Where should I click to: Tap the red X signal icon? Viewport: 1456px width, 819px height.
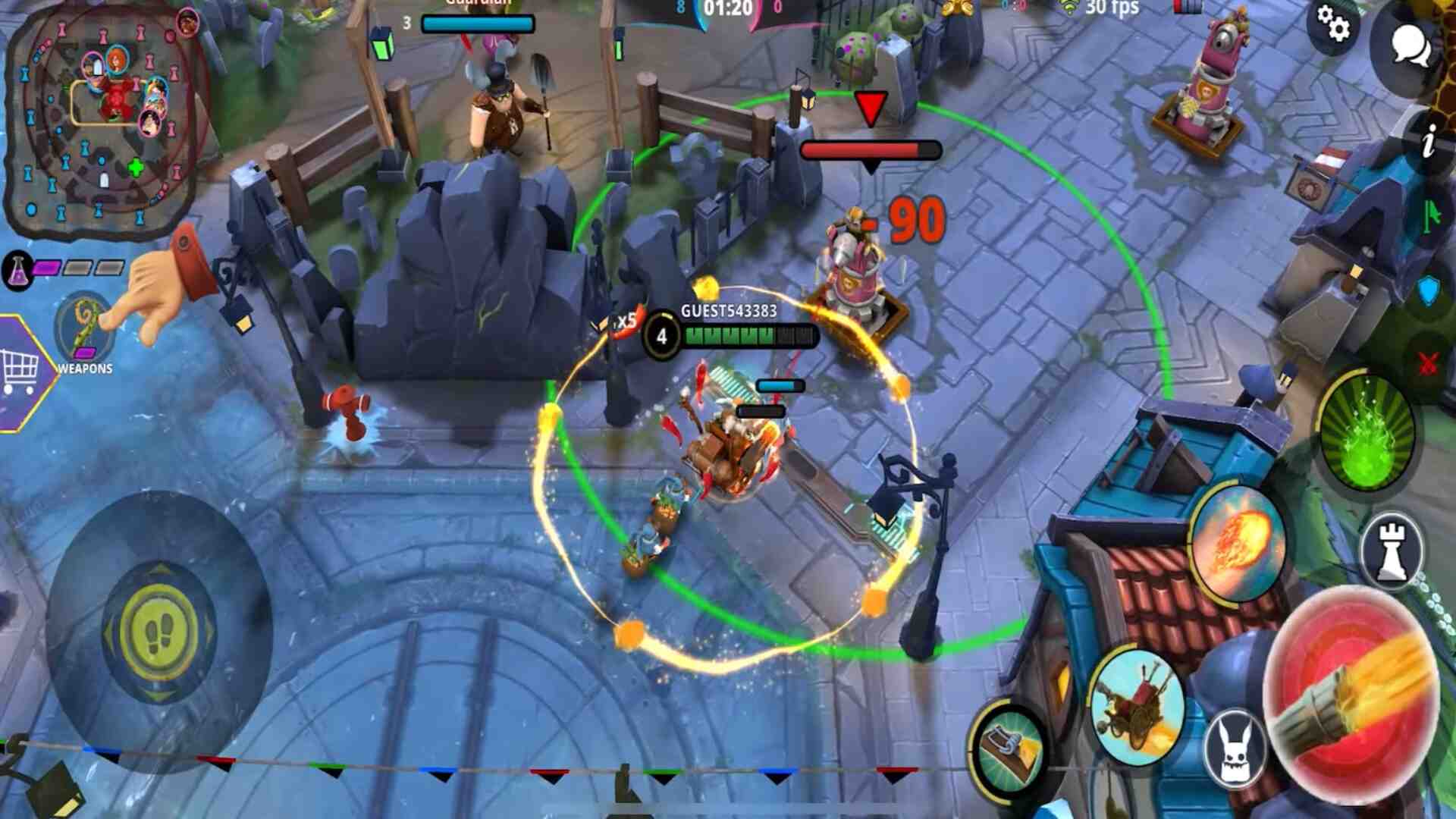coord(1429,365)
